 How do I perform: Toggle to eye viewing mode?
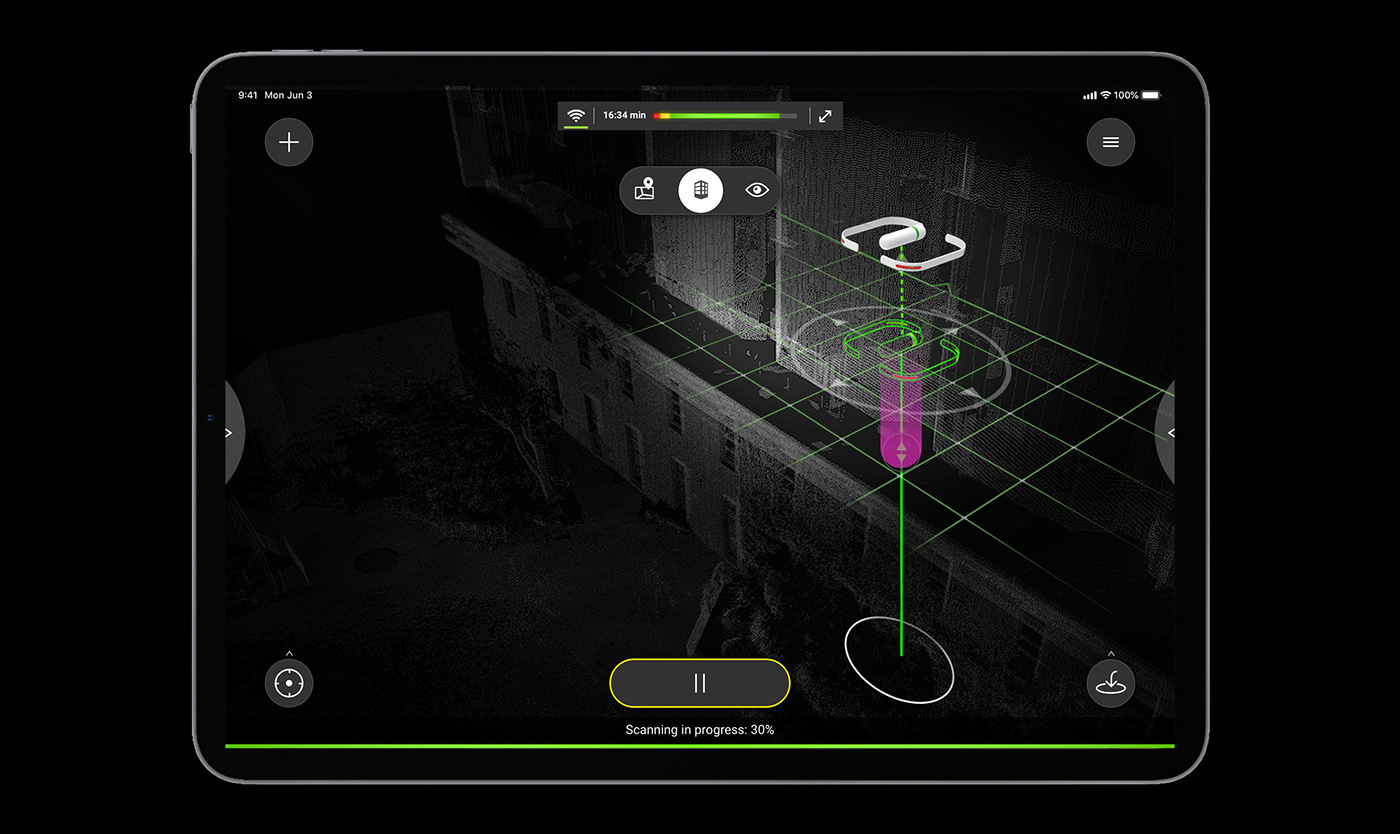[x=756, y=190]
